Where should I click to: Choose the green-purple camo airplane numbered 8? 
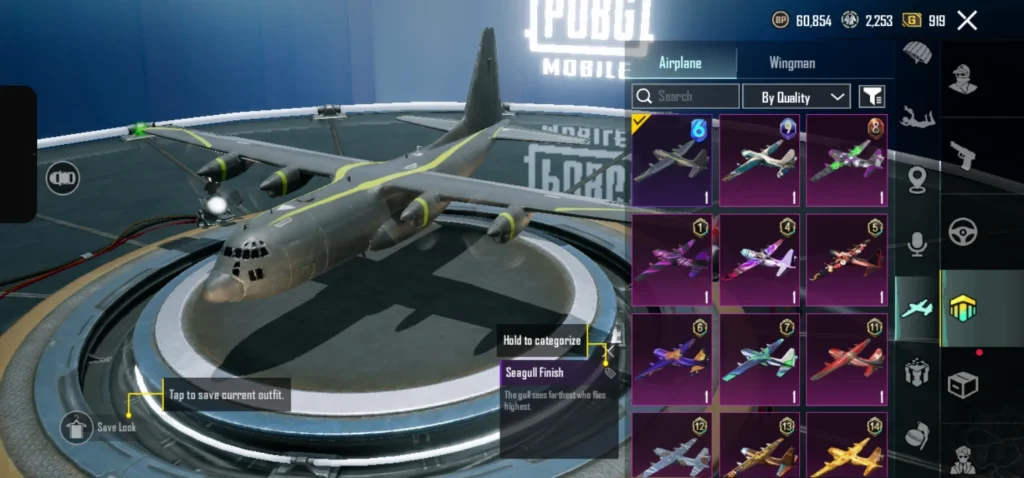click(846, 160)
